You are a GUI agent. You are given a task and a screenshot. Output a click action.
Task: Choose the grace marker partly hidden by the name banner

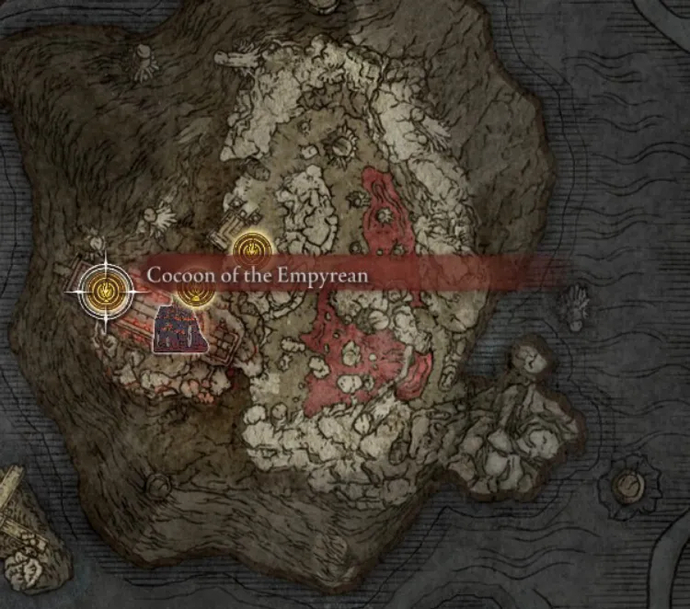pos(193,294)
